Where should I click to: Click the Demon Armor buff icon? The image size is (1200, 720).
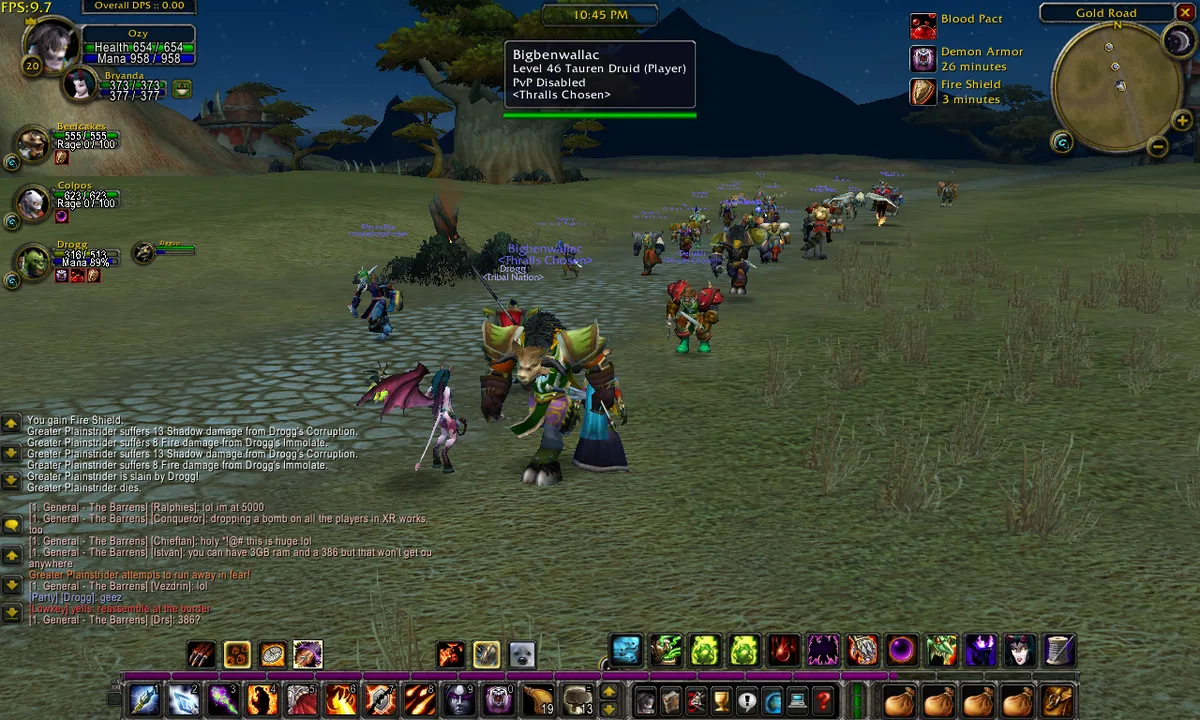[x=923, y=59]
